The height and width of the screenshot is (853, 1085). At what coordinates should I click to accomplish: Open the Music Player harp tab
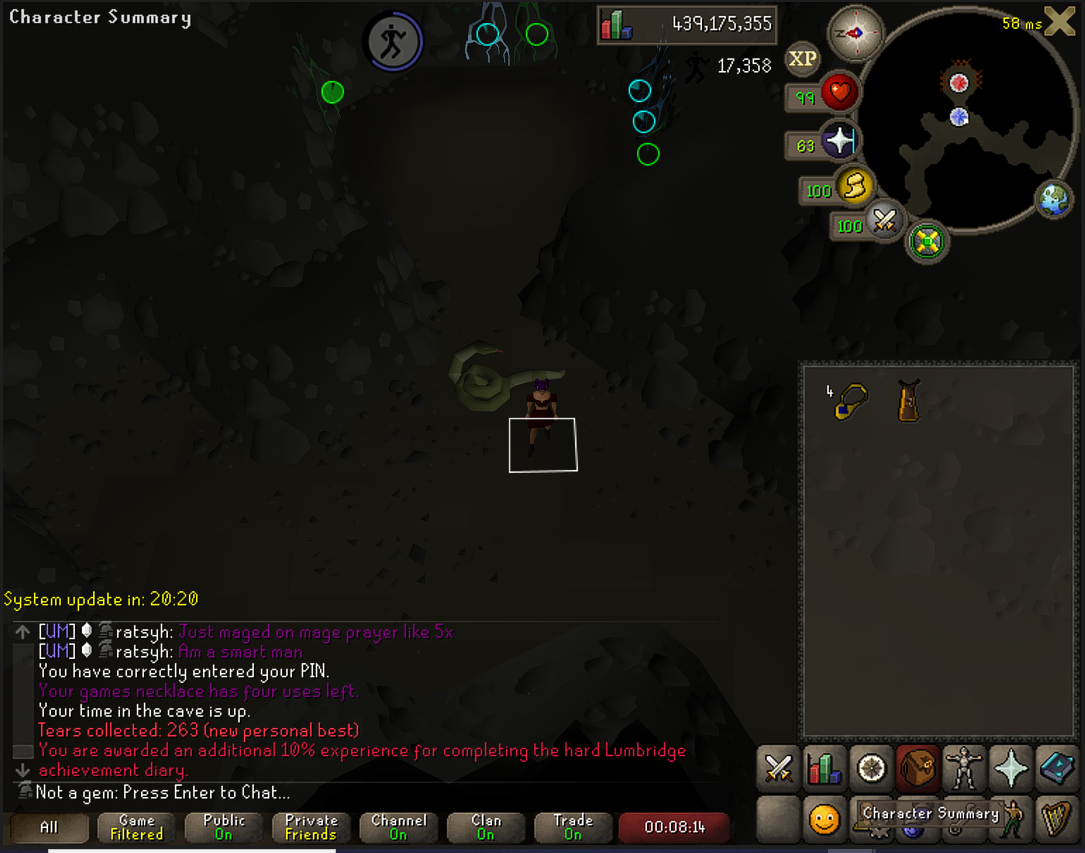coord(1056,819)
